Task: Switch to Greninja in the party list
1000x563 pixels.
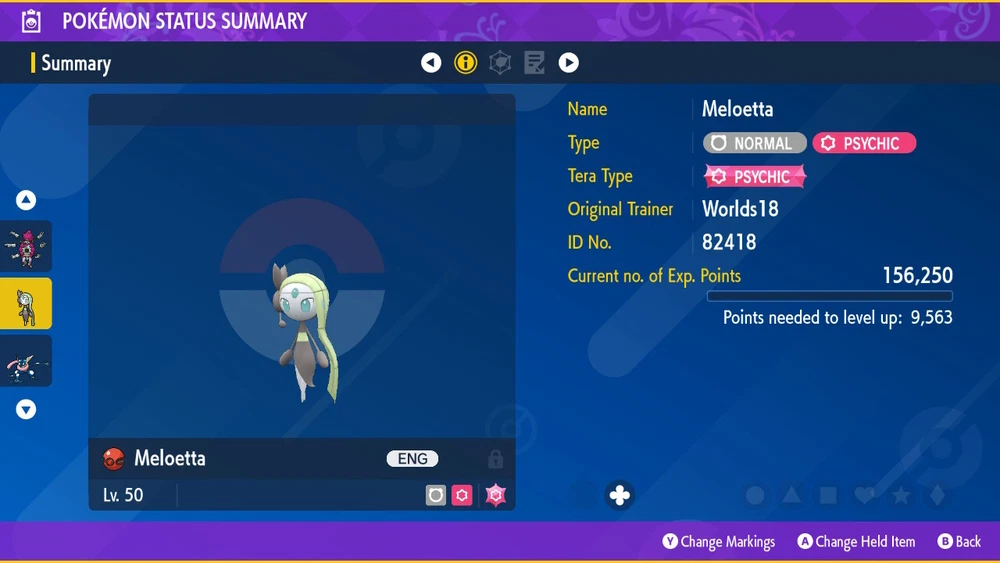Action: (x=26, y=360)
